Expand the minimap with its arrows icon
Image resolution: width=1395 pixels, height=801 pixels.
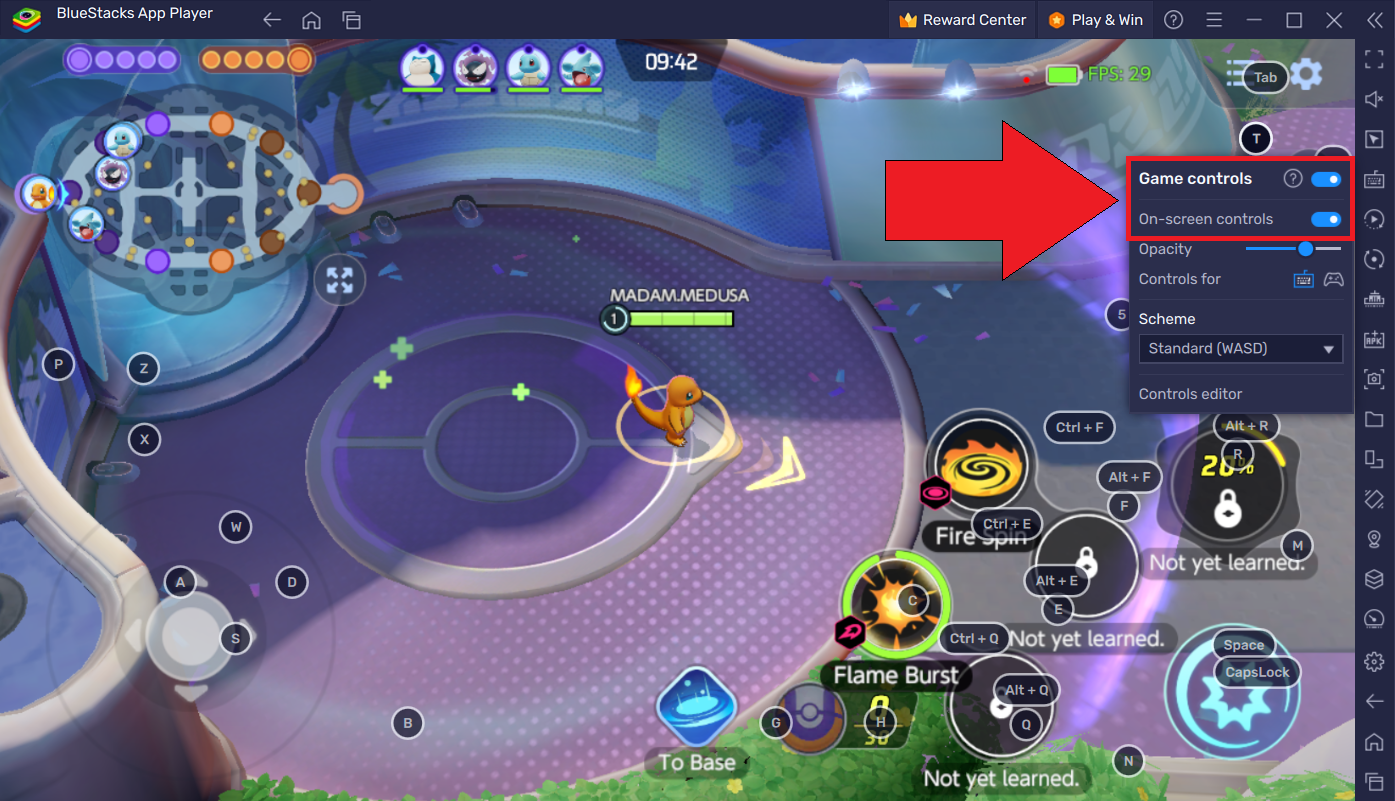point(339,281)
